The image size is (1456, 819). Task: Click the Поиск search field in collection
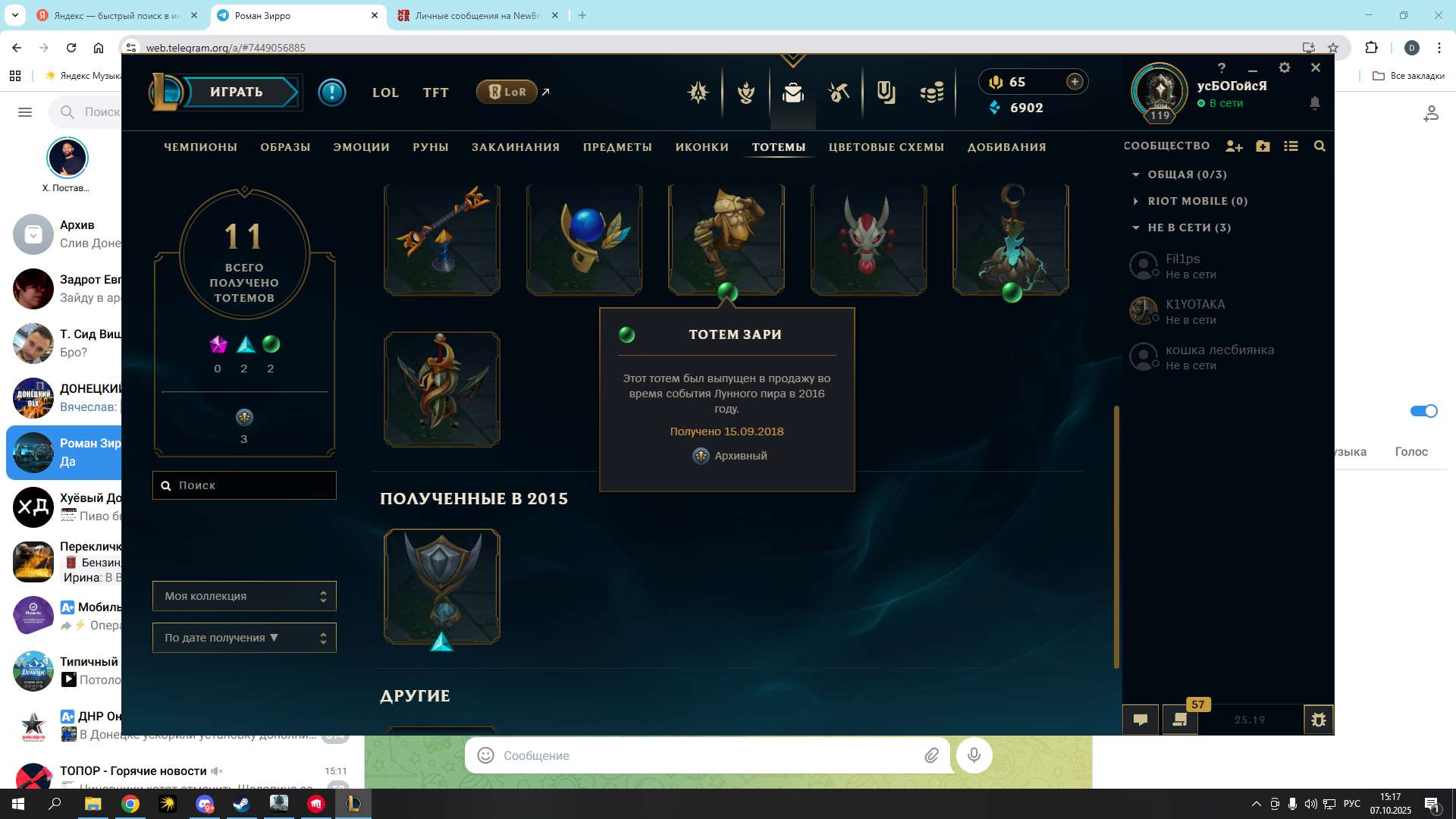pos(244,485)
